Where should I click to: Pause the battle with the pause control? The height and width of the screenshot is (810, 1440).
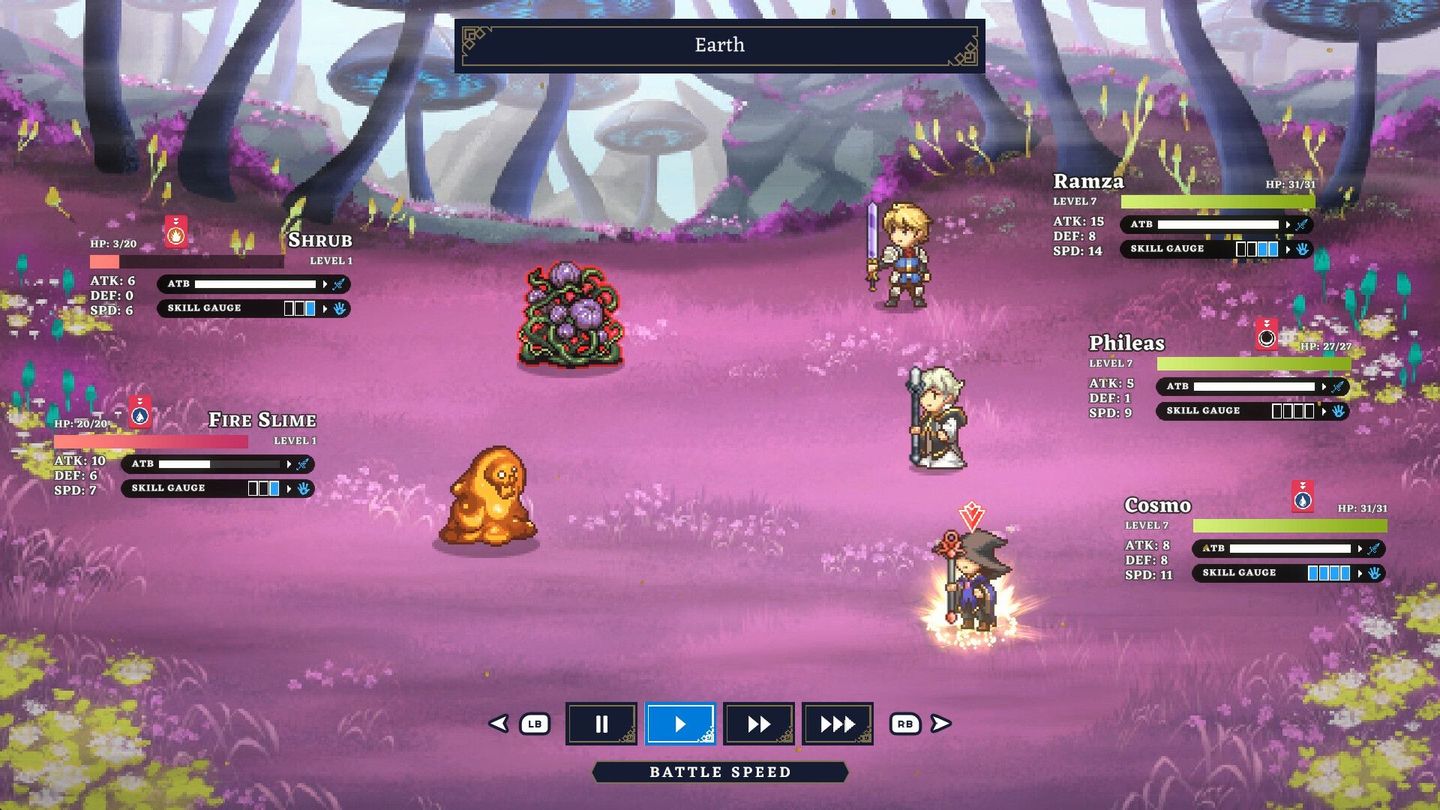[x=601, y=723]
